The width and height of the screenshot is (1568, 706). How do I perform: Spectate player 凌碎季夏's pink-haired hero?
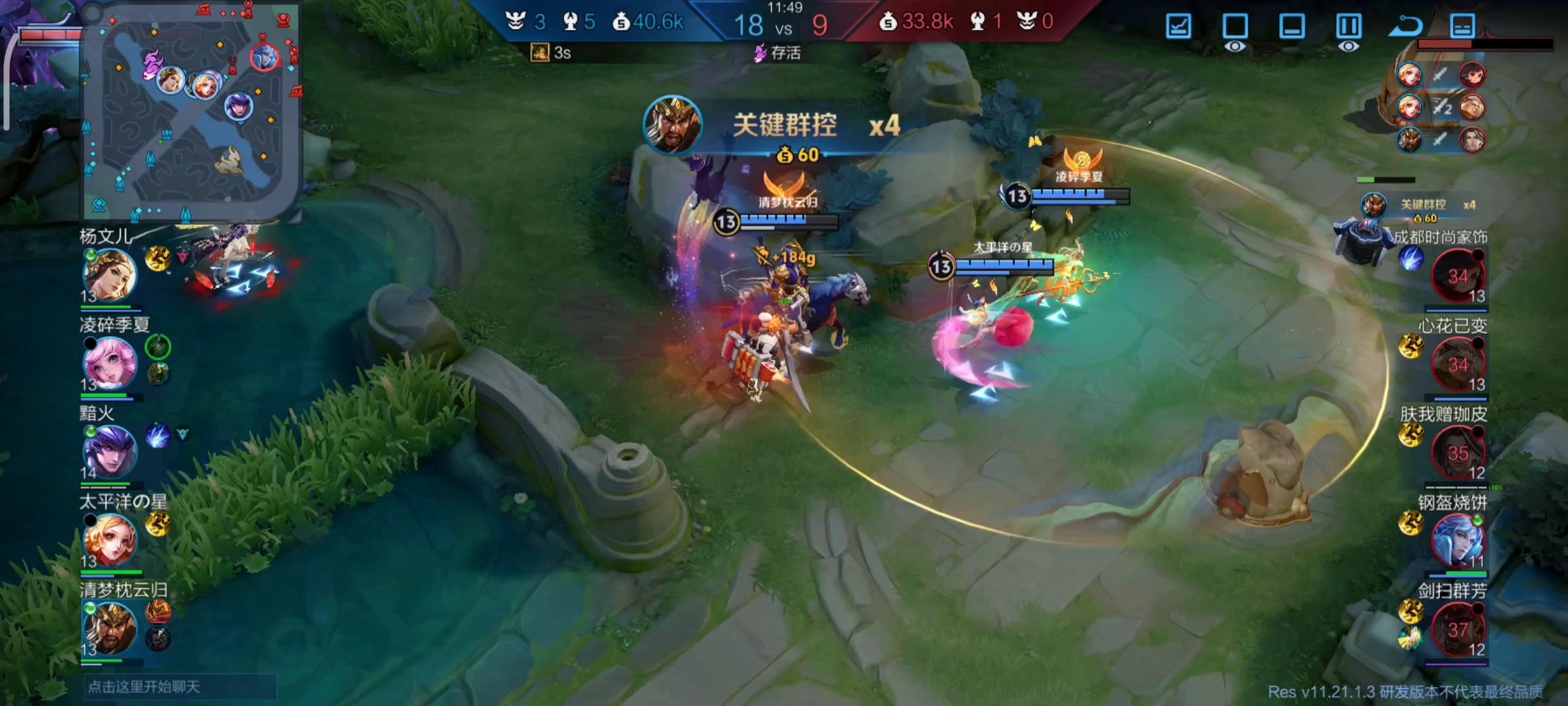tap(110, 363)
